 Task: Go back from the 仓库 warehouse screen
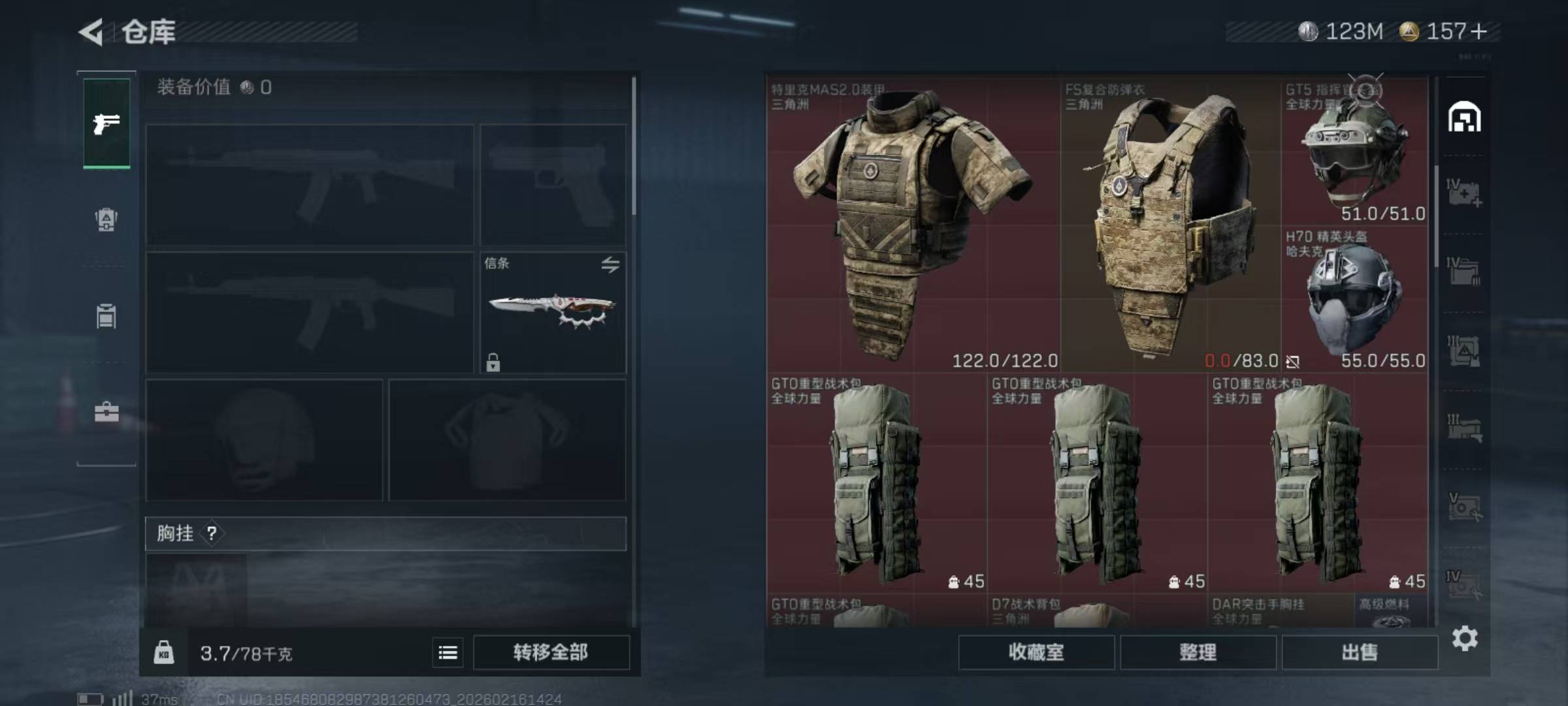tap(91, 32)
